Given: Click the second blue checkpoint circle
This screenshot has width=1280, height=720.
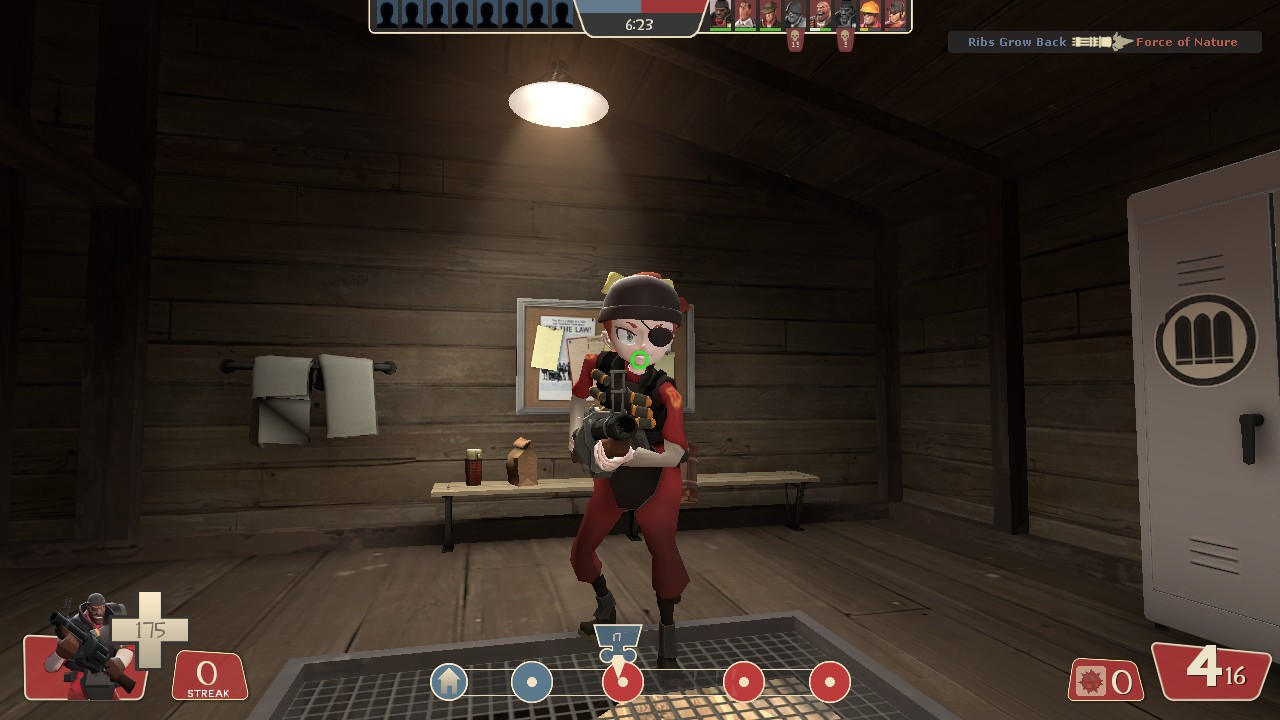Looking at the screenshot, I should [623, 682].
